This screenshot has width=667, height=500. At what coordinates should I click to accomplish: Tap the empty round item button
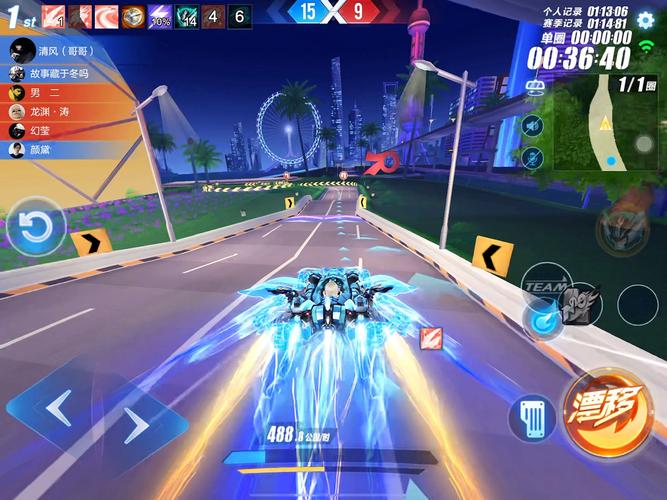637,305
